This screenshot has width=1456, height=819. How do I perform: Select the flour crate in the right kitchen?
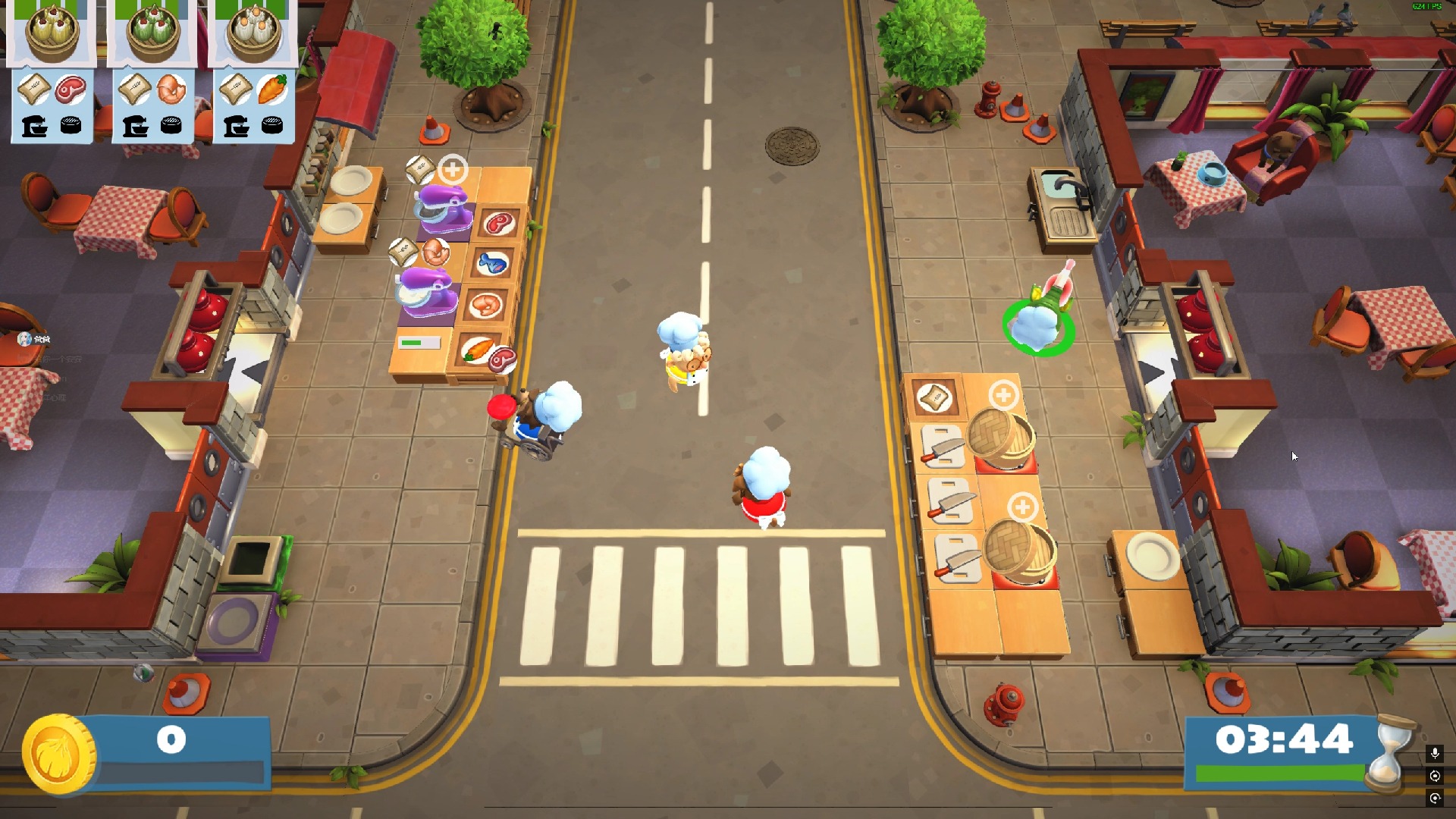tap(934, 397)
